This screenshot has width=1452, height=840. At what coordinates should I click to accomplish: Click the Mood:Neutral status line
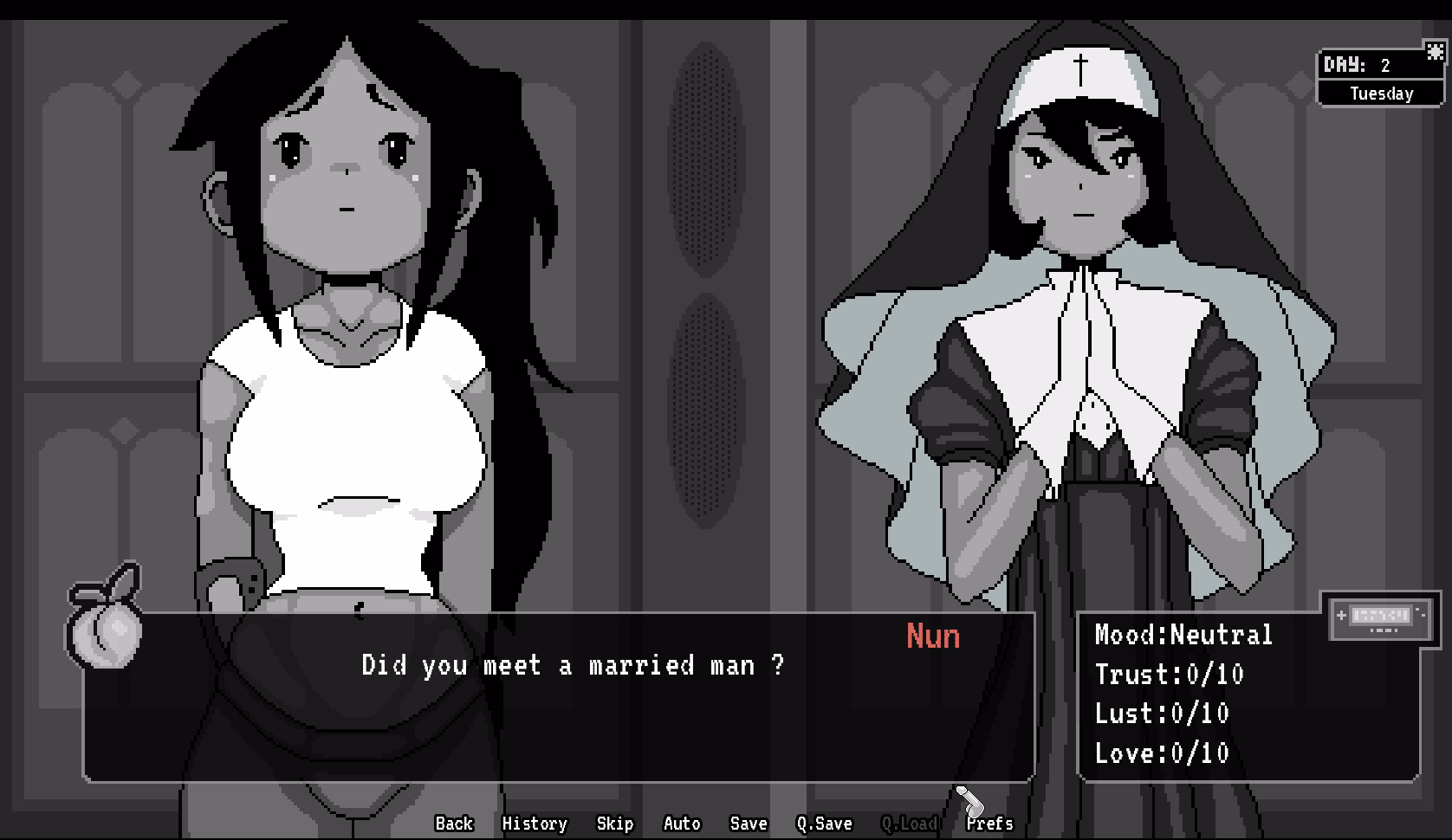coord(1182,634)
